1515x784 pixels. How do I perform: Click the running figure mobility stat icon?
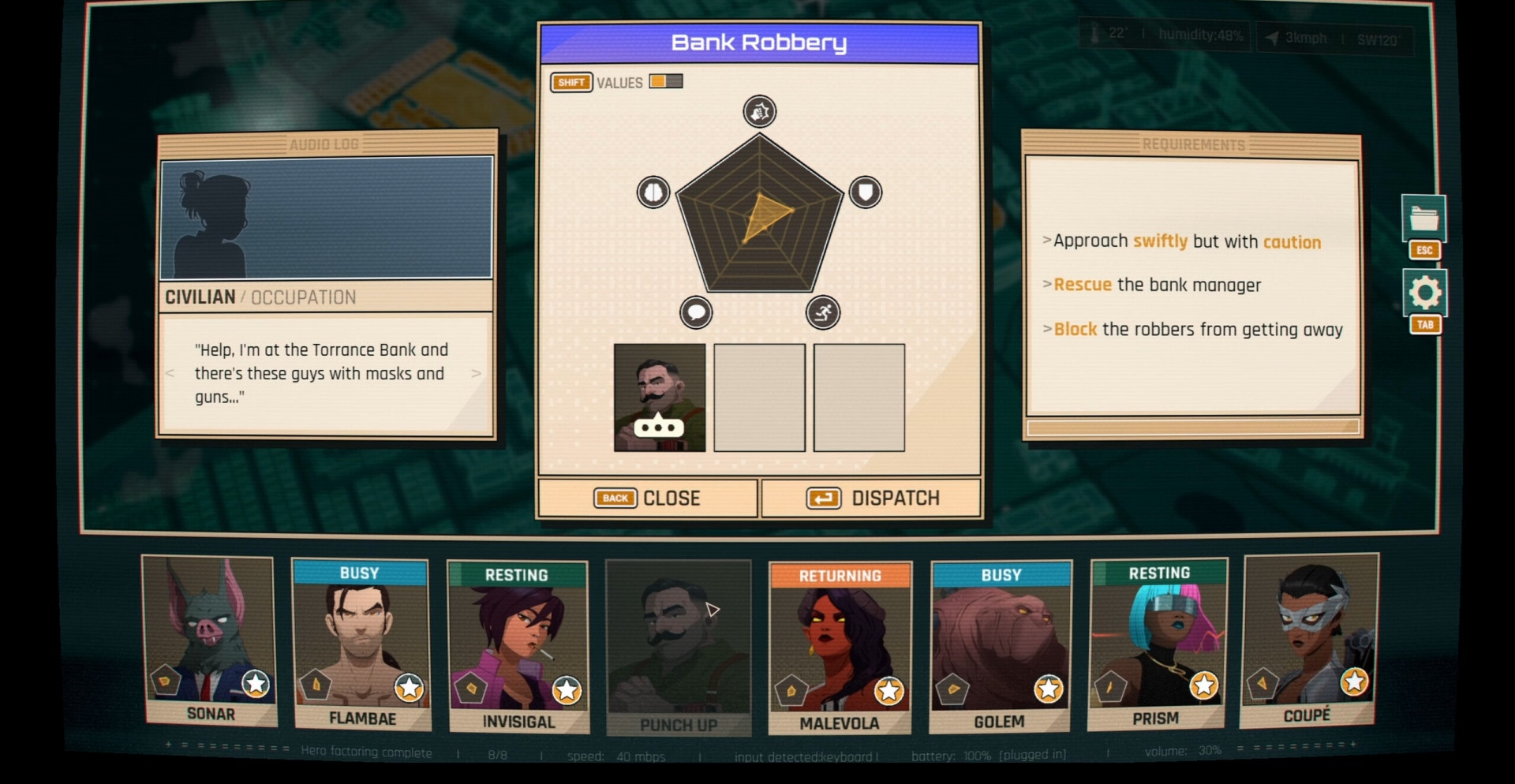click(823, 312)
